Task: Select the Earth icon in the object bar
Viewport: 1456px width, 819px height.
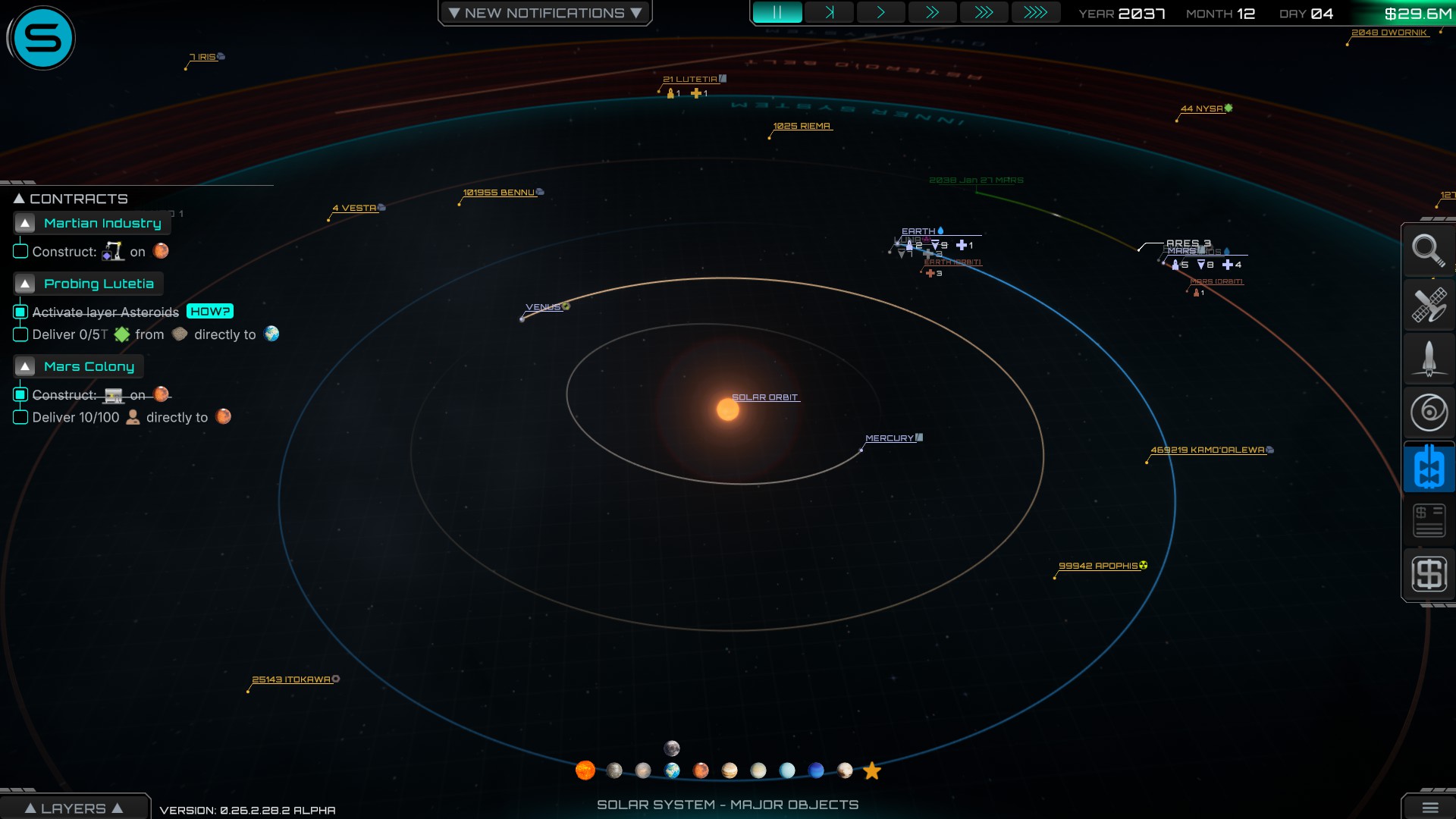Action: click(x=672, y=770)
